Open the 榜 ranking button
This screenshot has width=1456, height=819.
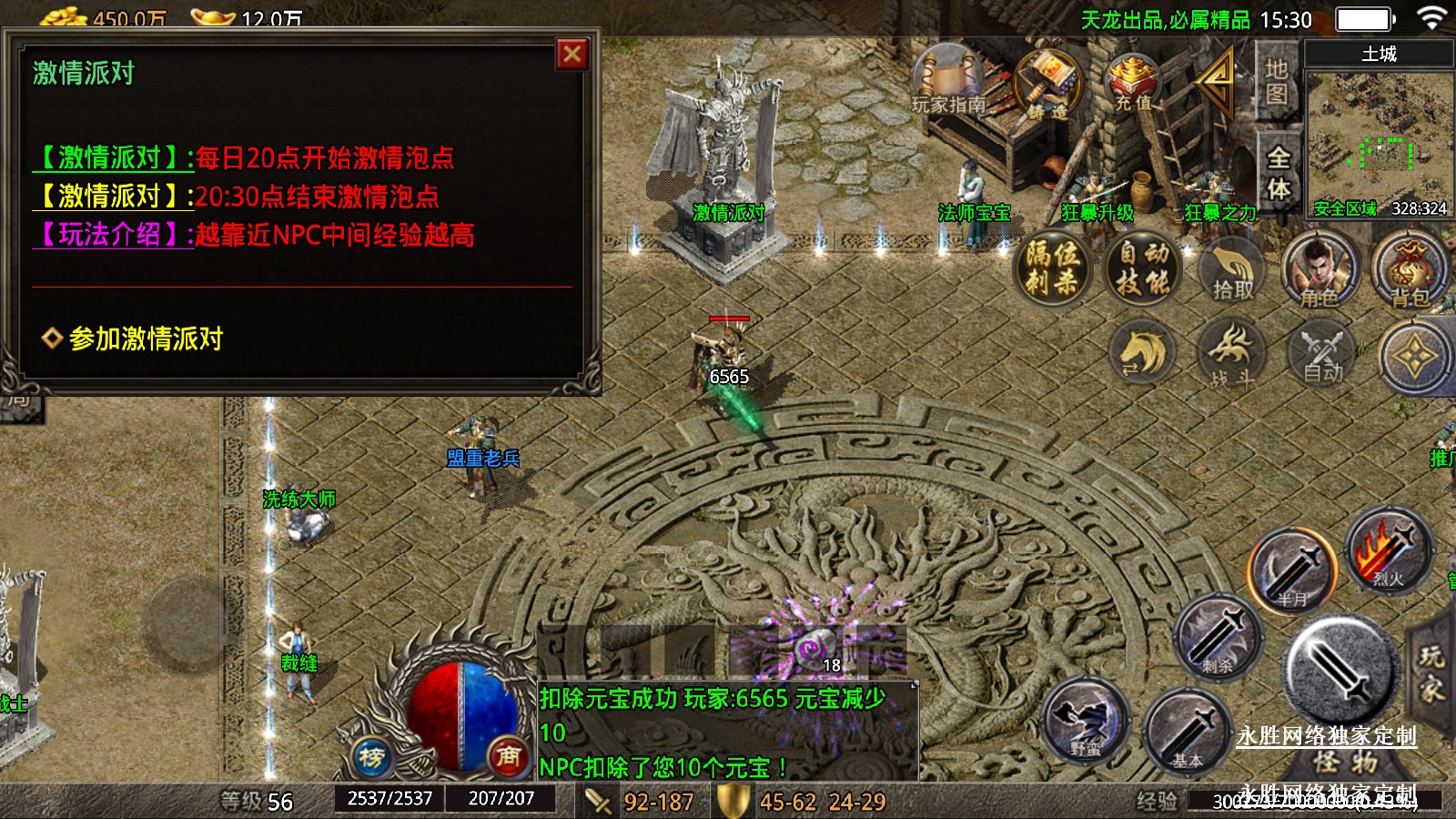(x=371, y=757)
